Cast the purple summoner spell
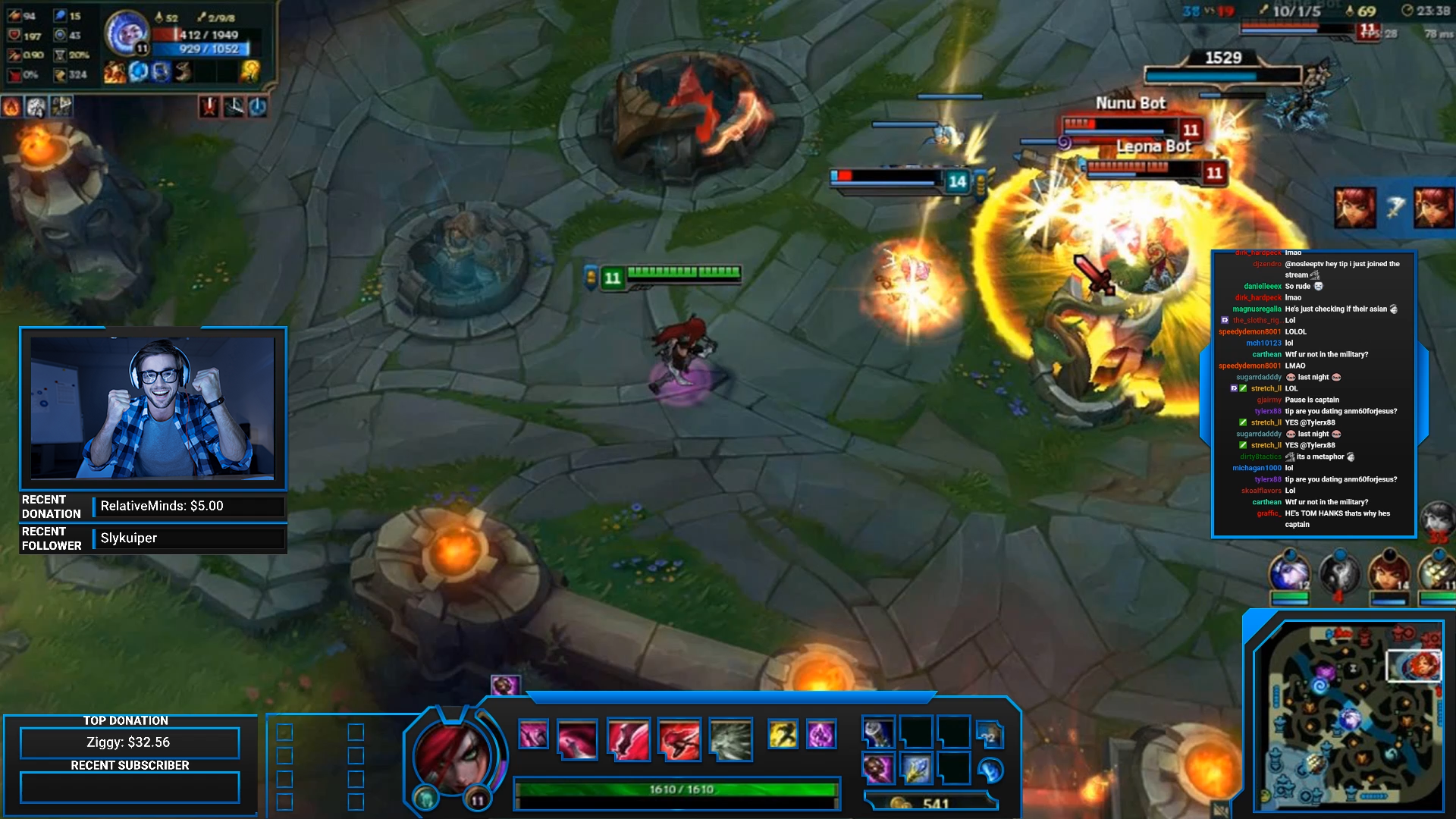The image size is (1456, 819). point(821,734)
